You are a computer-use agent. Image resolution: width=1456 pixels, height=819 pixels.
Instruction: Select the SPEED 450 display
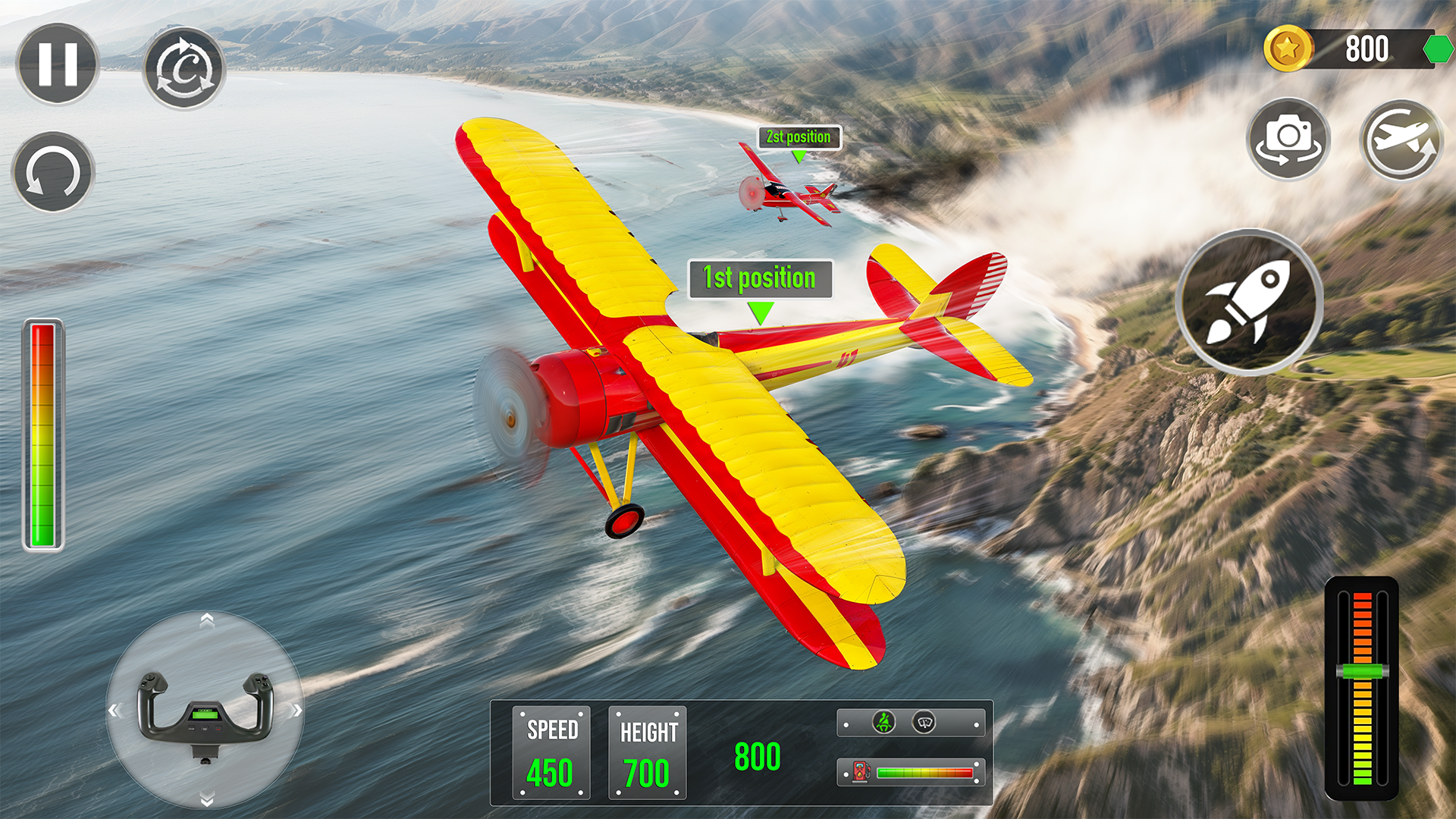(551, 751)
